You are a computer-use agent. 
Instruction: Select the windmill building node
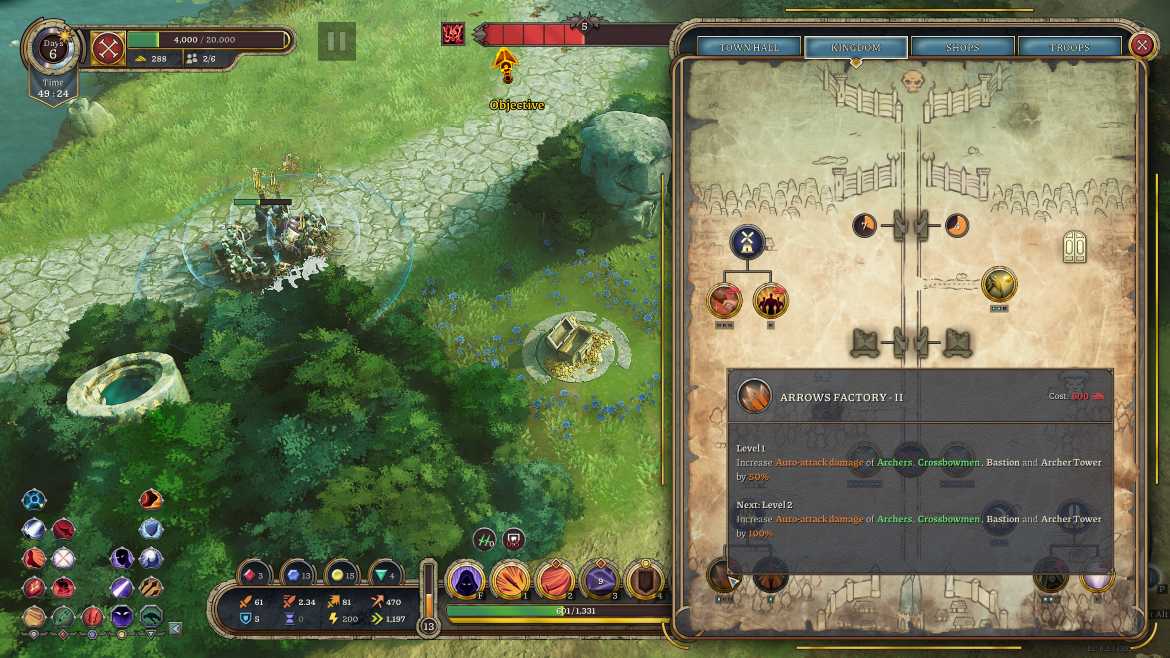(747, 240)
